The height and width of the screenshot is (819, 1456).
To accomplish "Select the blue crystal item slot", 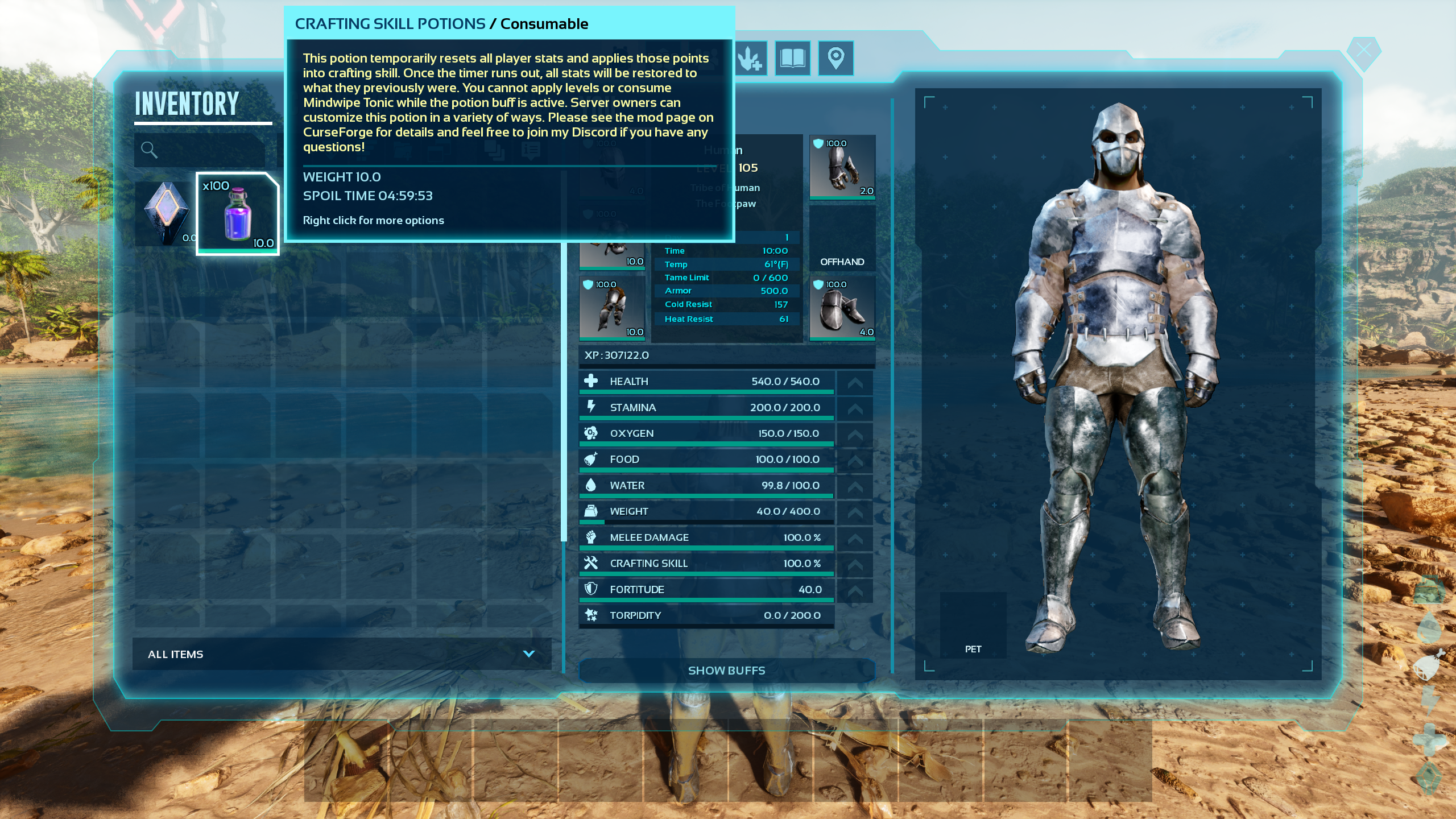I will (x=166, y=214).
